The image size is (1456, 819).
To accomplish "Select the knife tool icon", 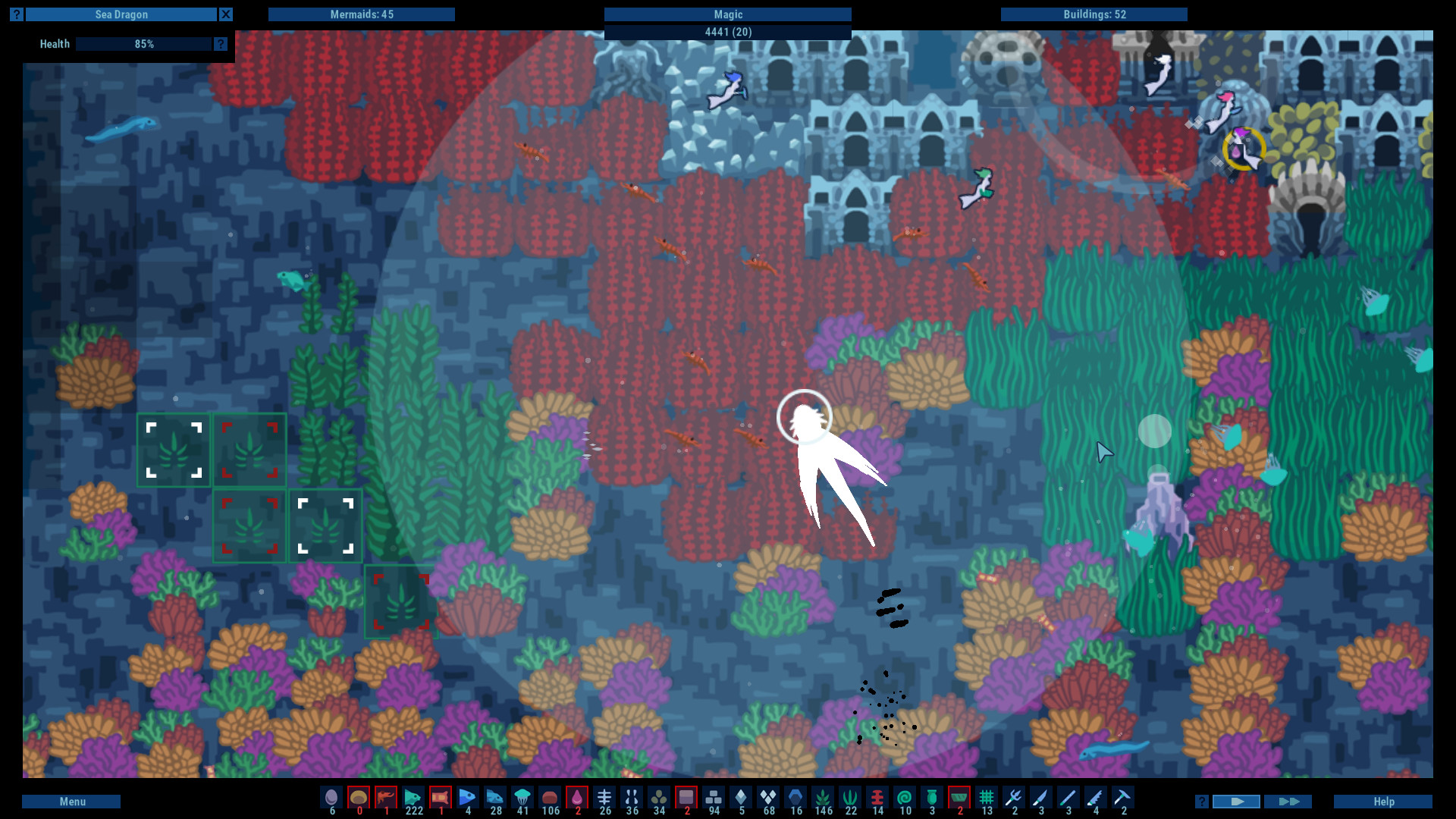I will coord(1041,799).
